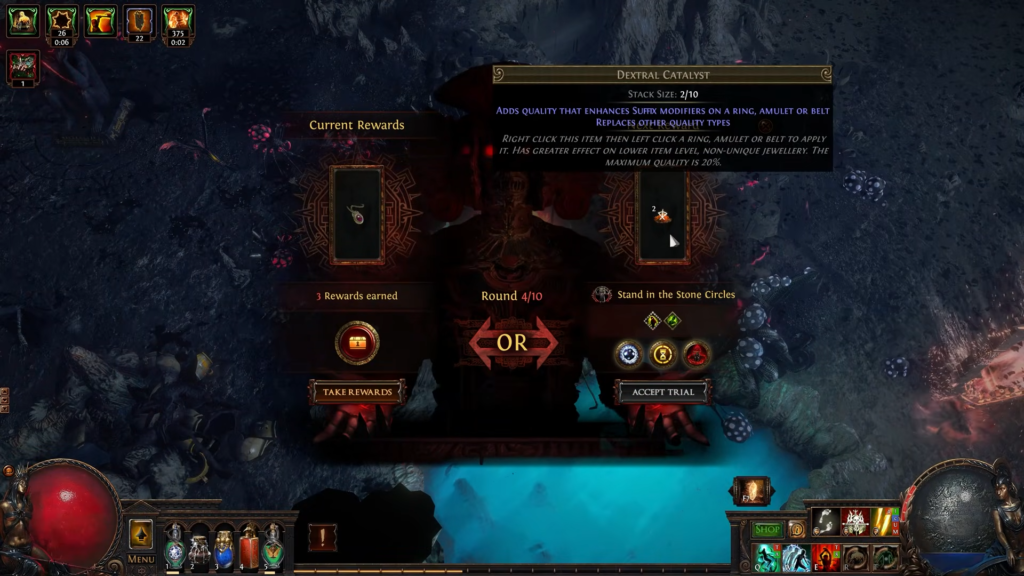This screenshot has width=1024, height=576.
Task: Click the red treasure chest rewards icon
Action: coord(357,343)
